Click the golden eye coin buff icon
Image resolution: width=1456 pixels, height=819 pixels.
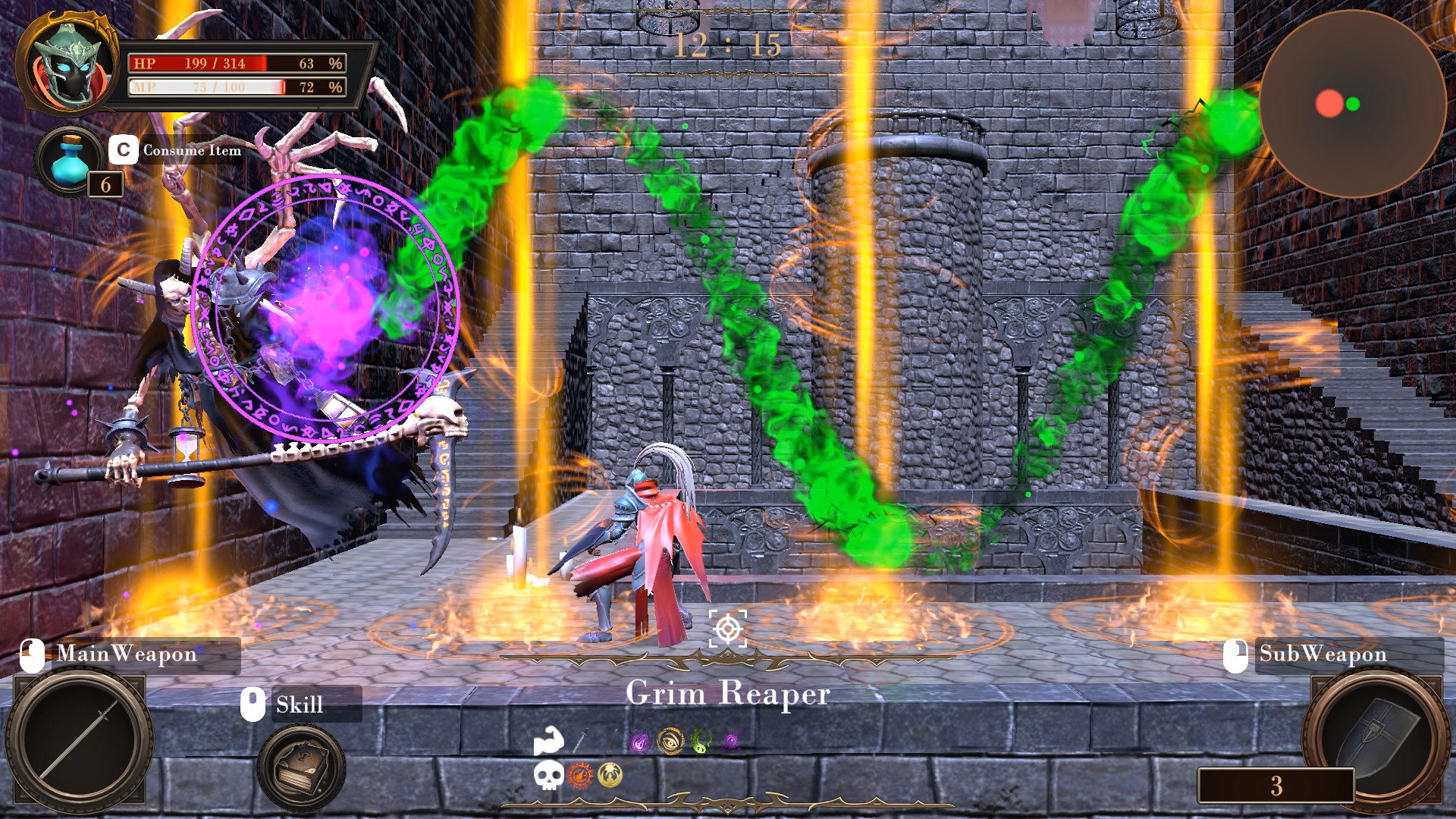[671, 741]
